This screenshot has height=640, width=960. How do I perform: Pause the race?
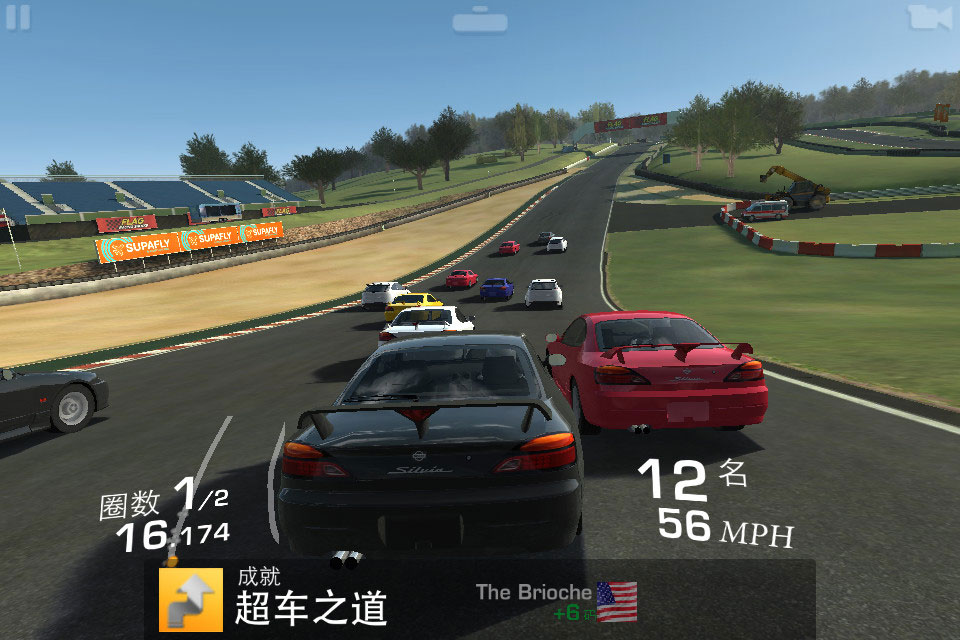18,18
